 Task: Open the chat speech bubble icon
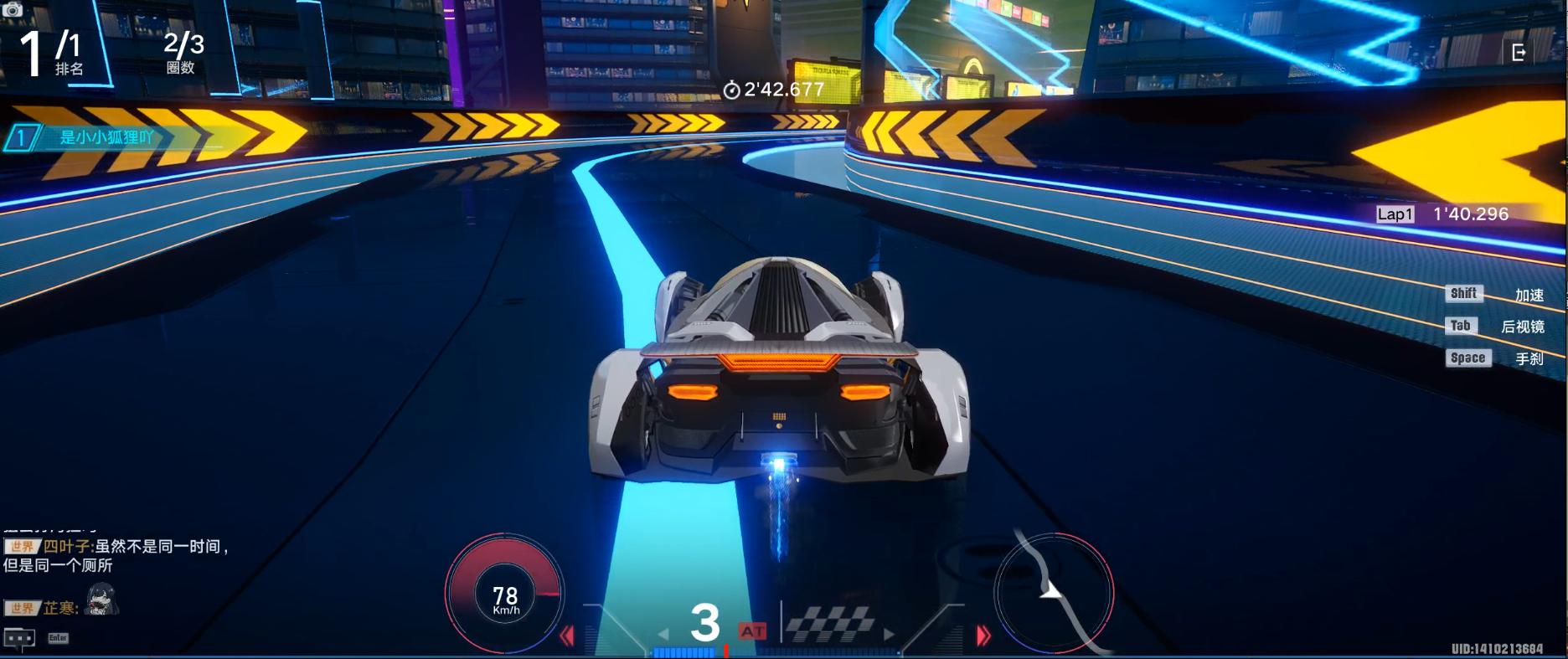tap(20, 638)
